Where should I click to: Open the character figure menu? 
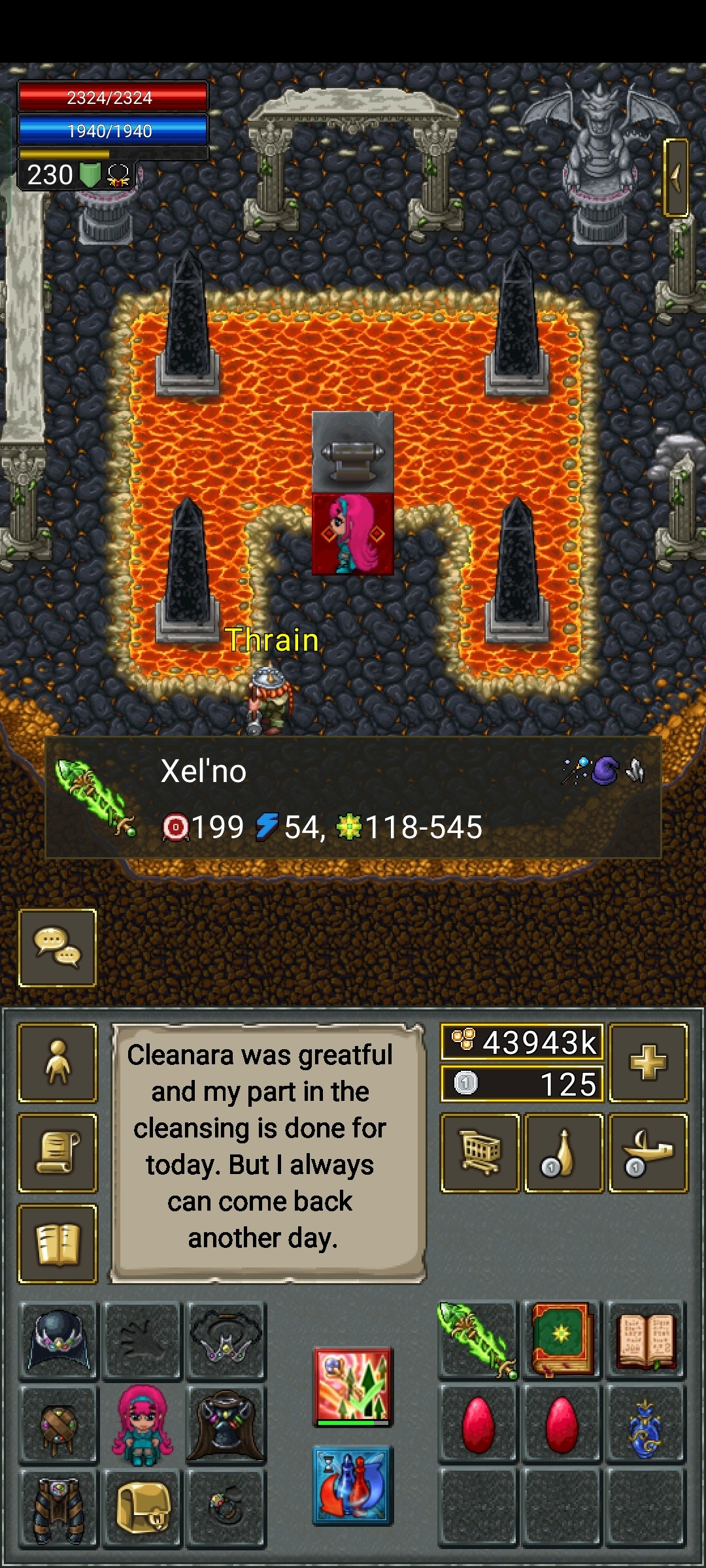click(x=58, y=1062)
